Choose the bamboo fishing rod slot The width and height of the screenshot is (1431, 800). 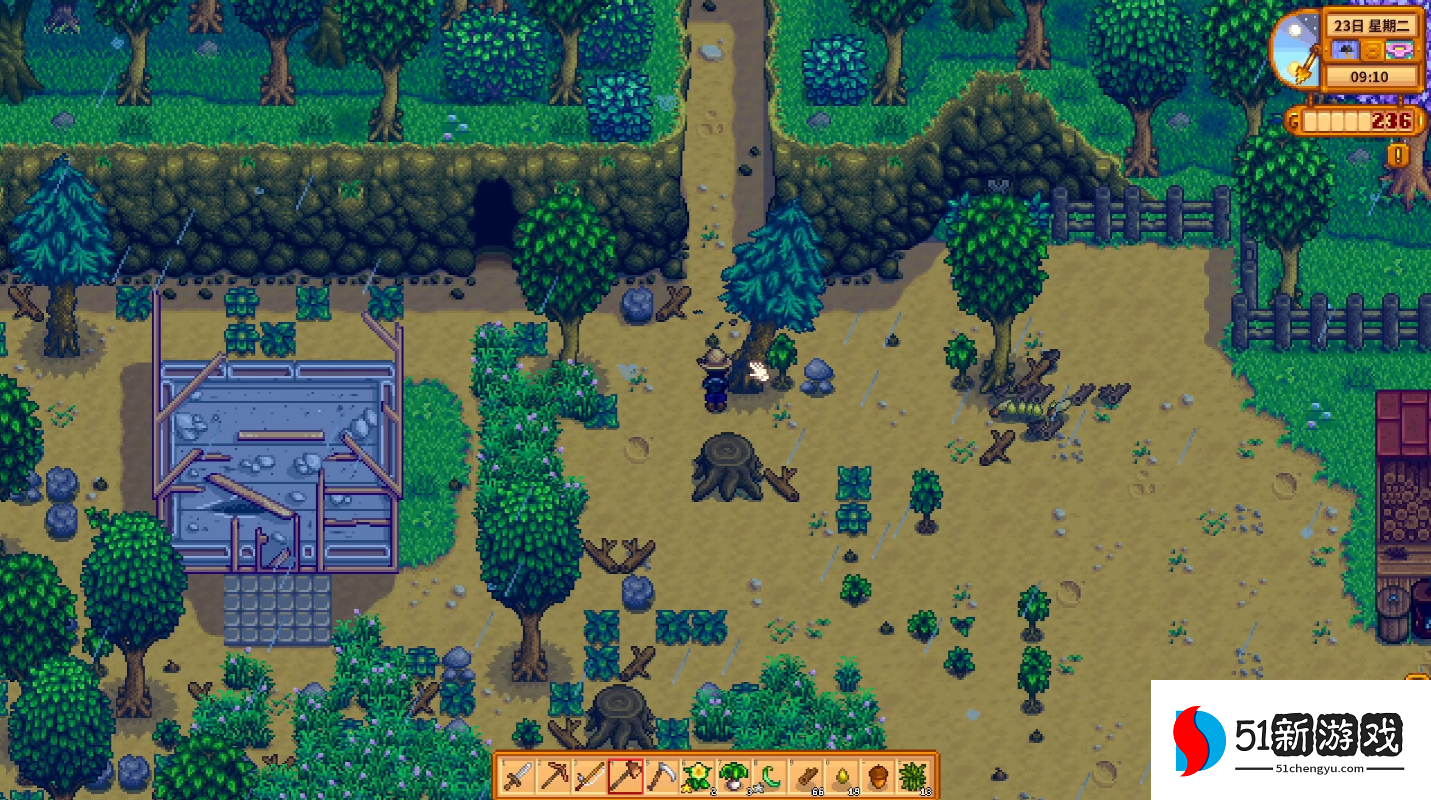pyautogui.click(x=590, y=776)
